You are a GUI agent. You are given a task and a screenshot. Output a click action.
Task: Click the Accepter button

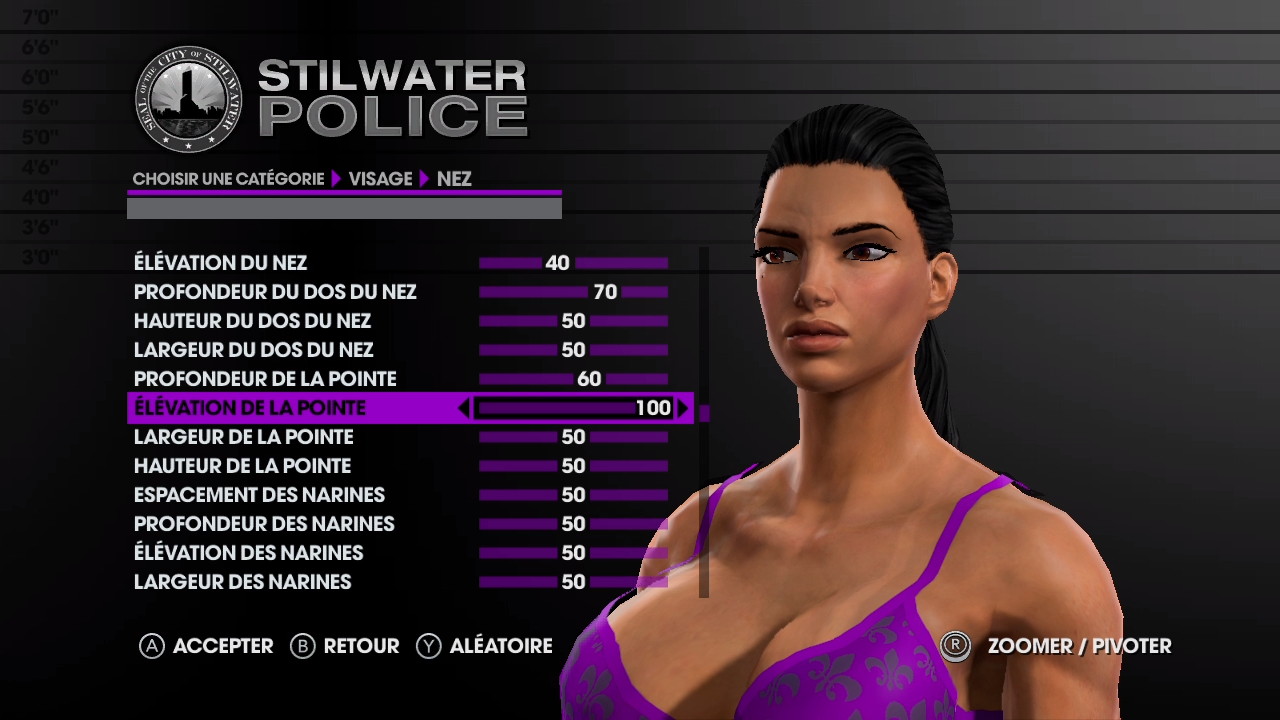[x=207, y=646]
